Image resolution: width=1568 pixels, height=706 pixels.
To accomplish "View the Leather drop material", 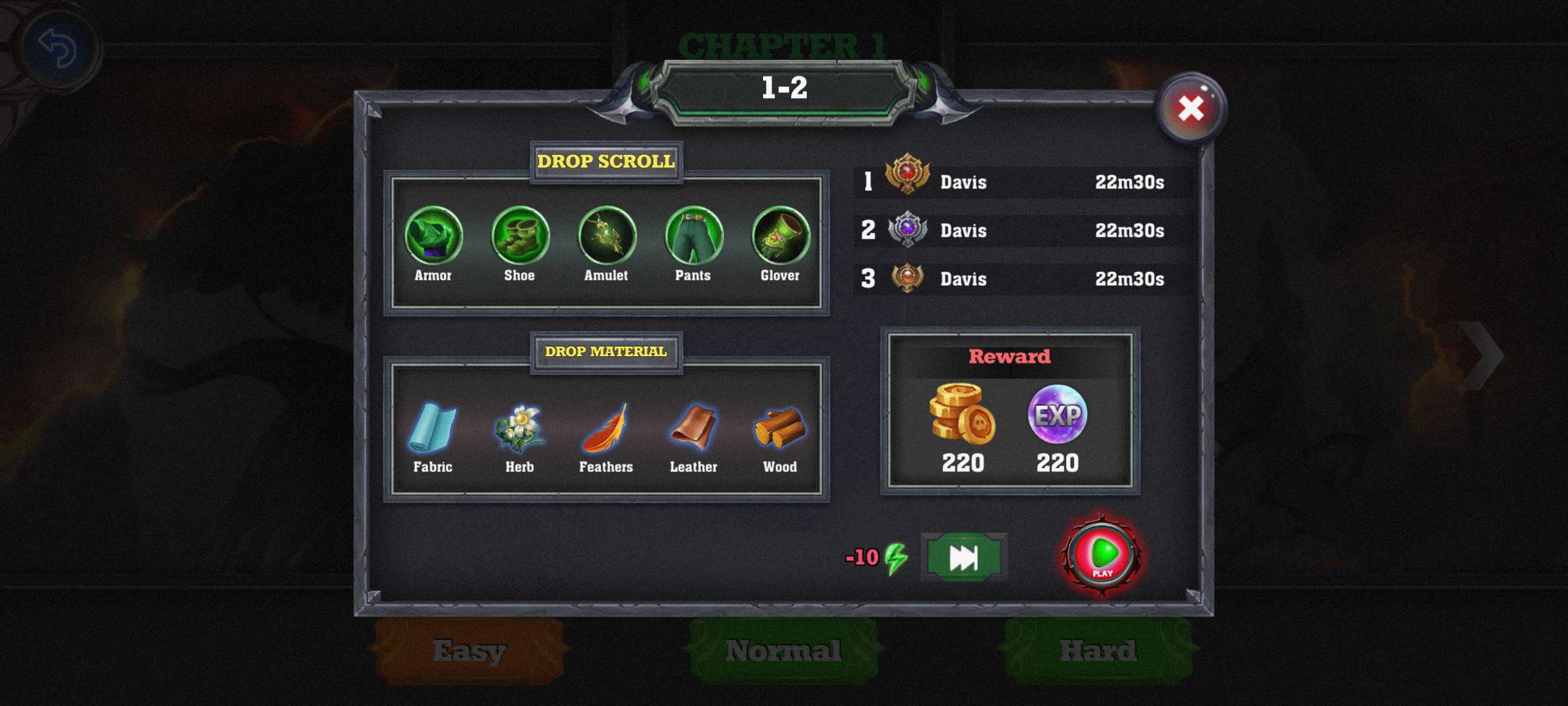I will (x=693, y=428).
